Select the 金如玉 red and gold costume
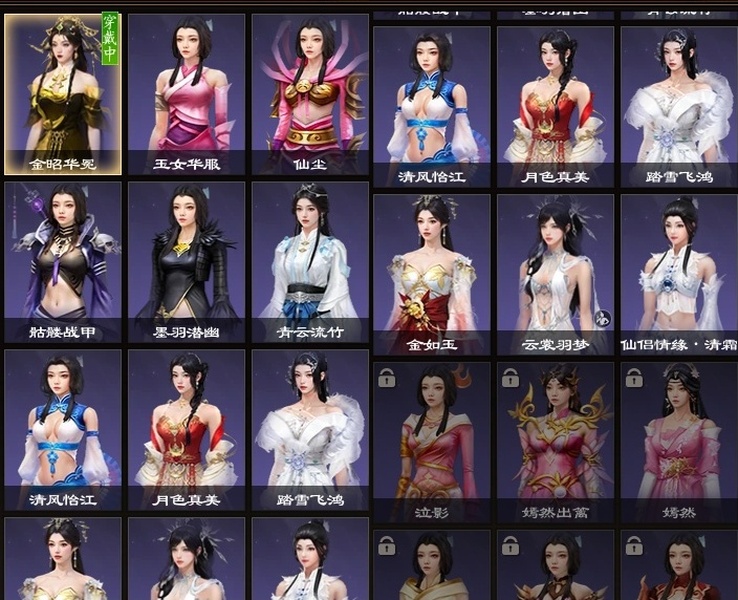The height and width of the screenshot is (600, 738). pos(432,272)
